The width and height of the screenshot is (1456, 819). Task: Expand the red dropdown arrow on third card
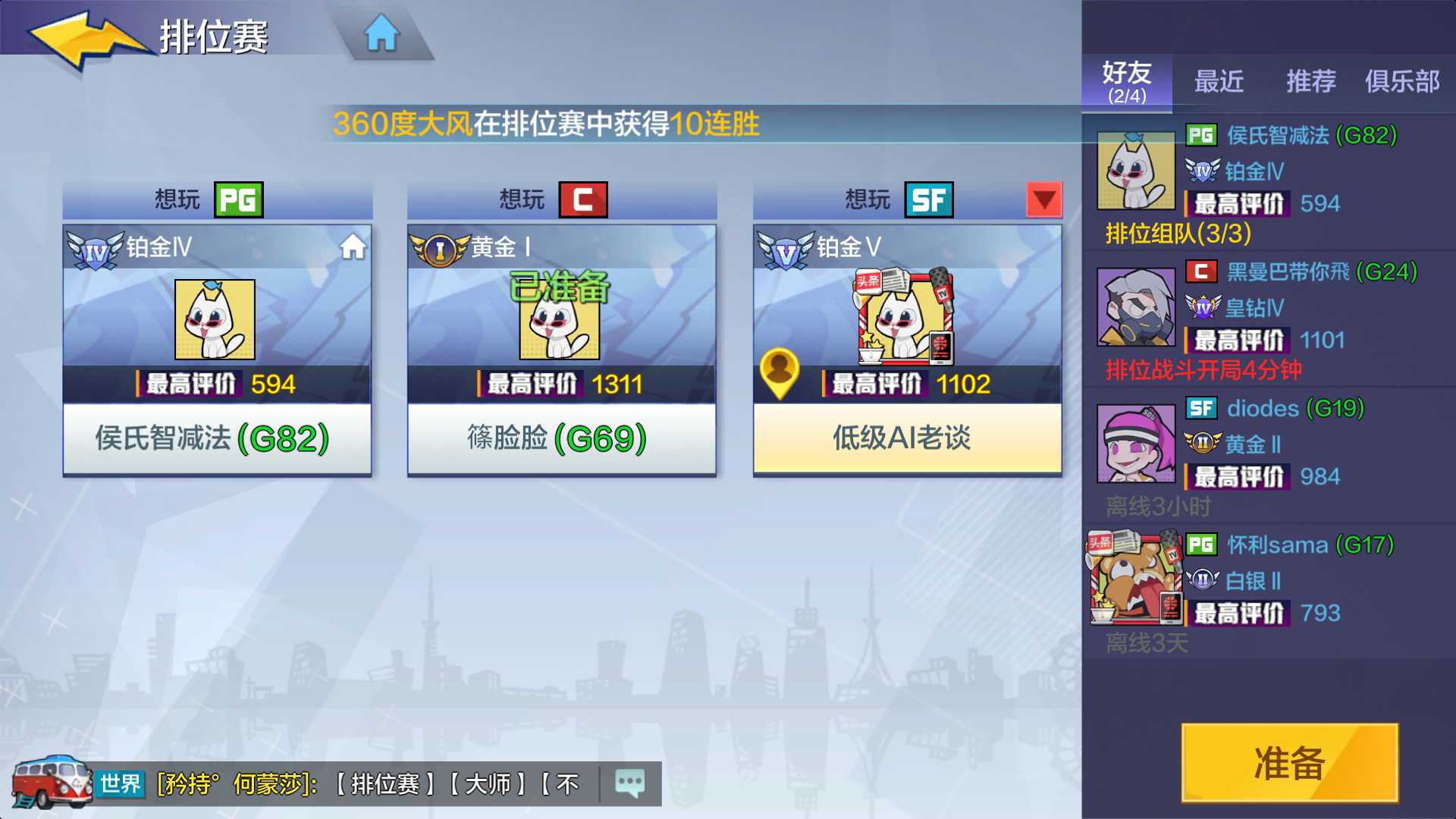point(1043,199)
